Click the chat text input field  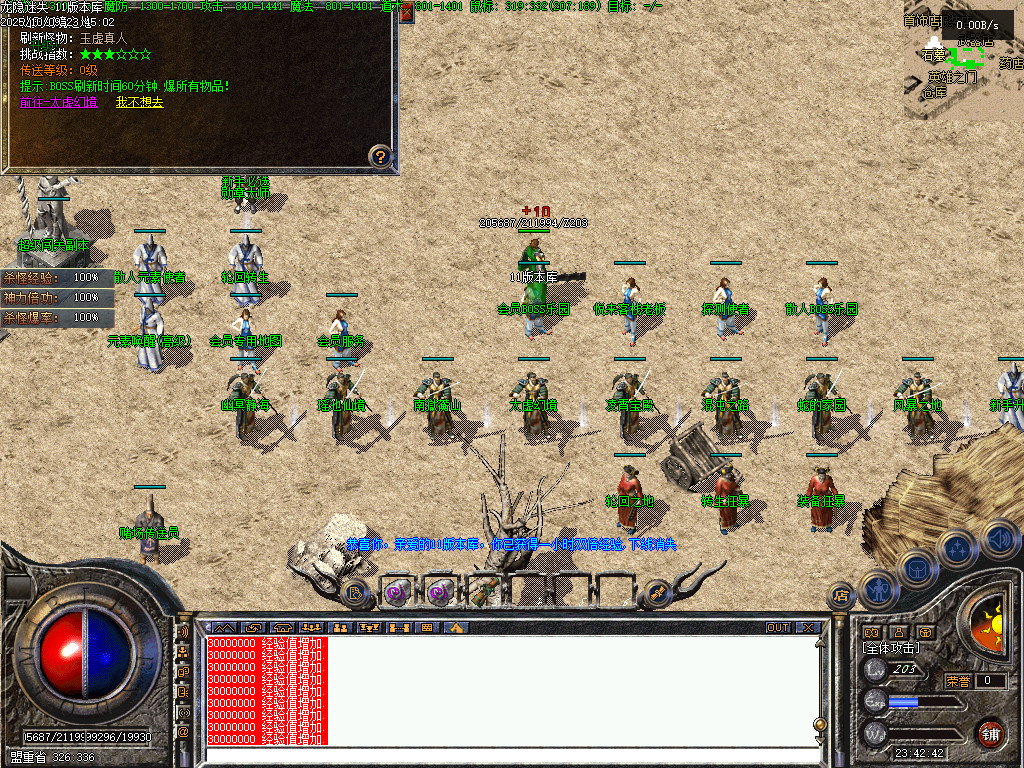tap(510, 755)
